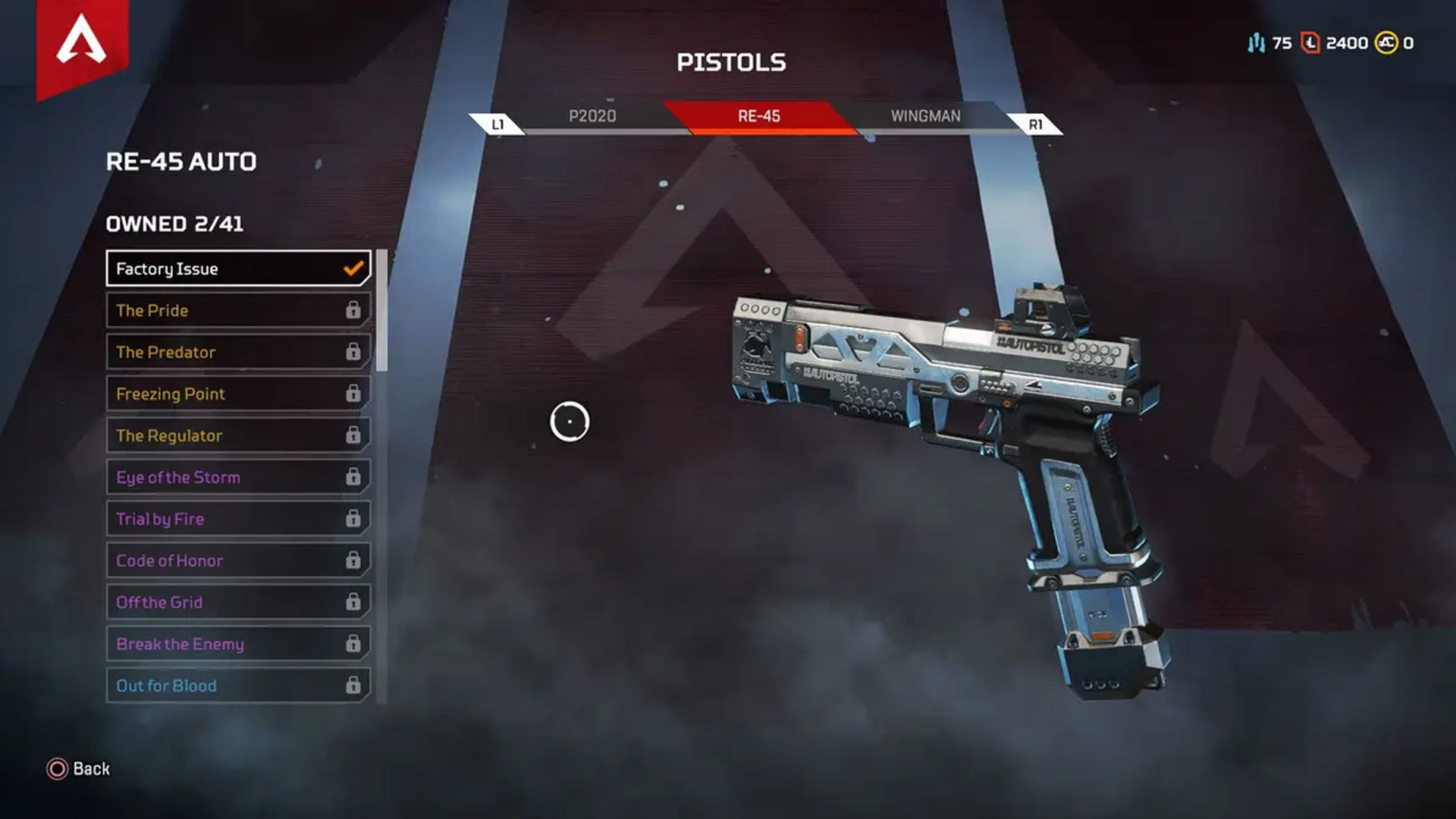Click the skin list scrollbar
The image size is (1456, 819).
pos(381,311)
